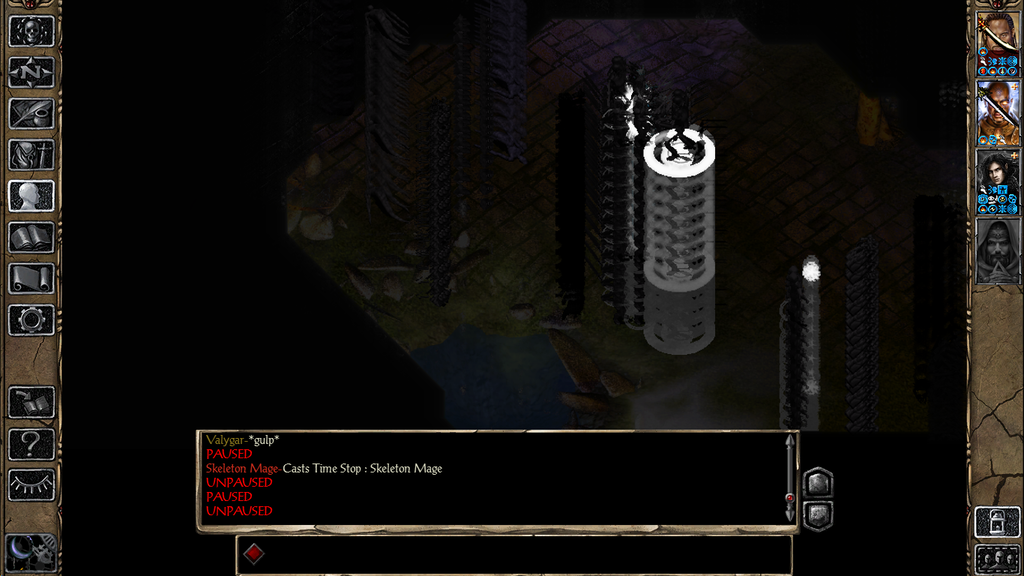This screenshot has width=1024, height=576.
Task: Open the priest scroll spell screen
Action: (31, 278)
